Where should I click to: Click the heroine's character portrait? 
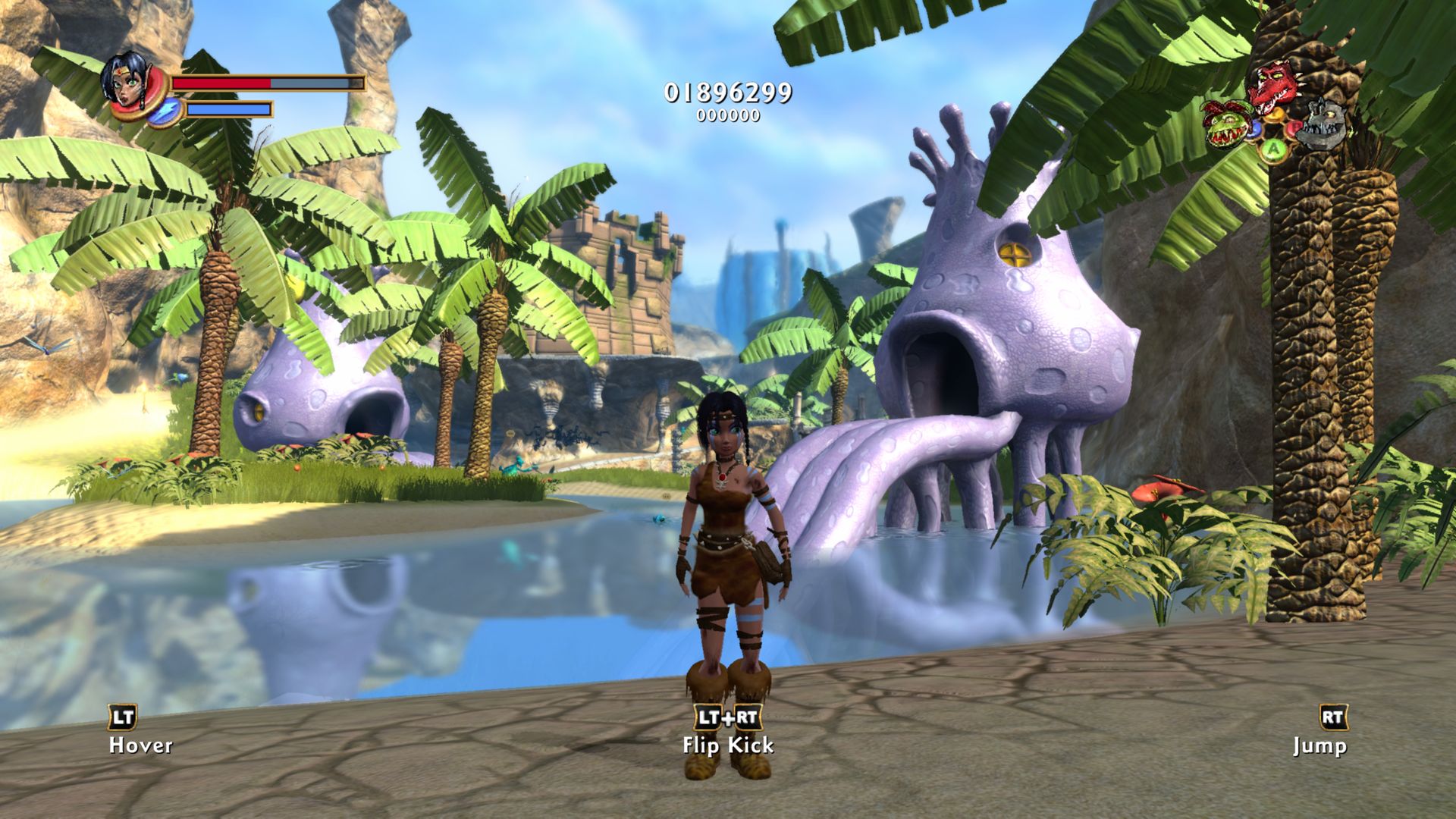(x=124, y=79)
